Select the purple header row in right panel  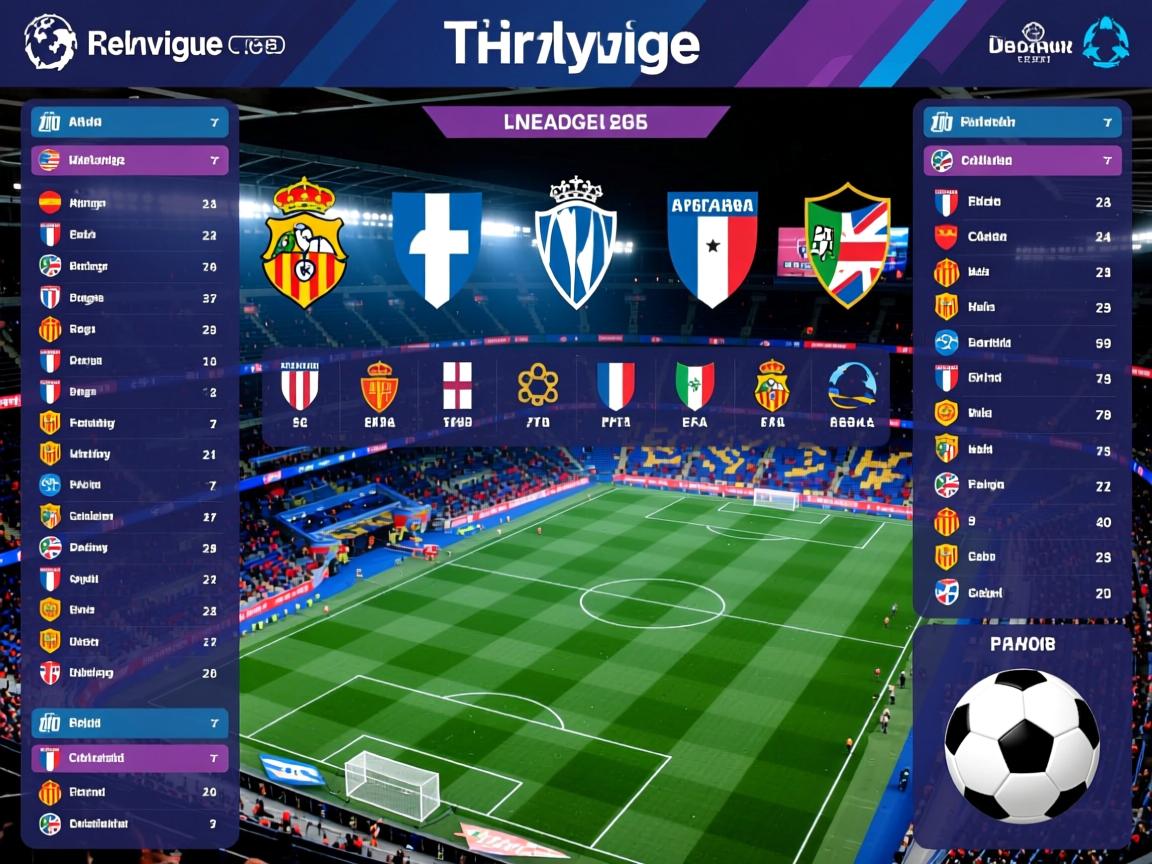pyautogui.click(x=1022, y=160)
